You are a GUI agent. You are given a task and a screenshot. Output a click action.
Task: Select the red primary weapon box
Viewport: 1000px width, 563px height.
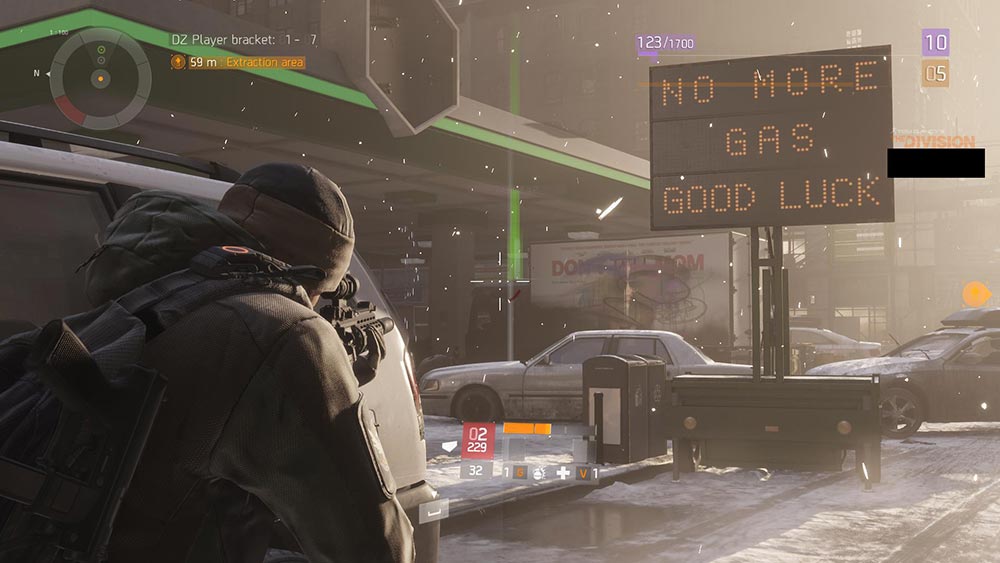click(478, 439)
